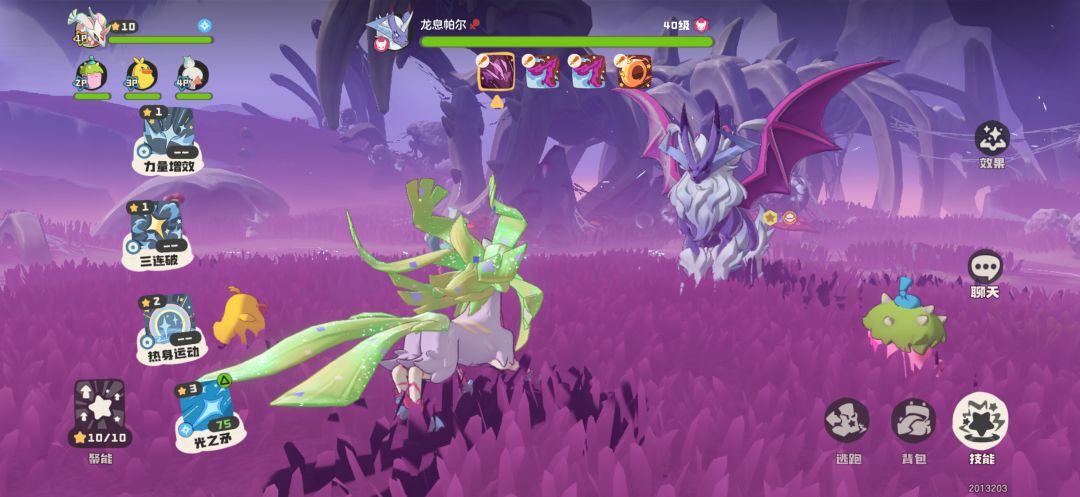Image resolution: width=1080 pixels, height=497 pixels.
Task: Select the 2P party member portrait
Action: point(91,74)
